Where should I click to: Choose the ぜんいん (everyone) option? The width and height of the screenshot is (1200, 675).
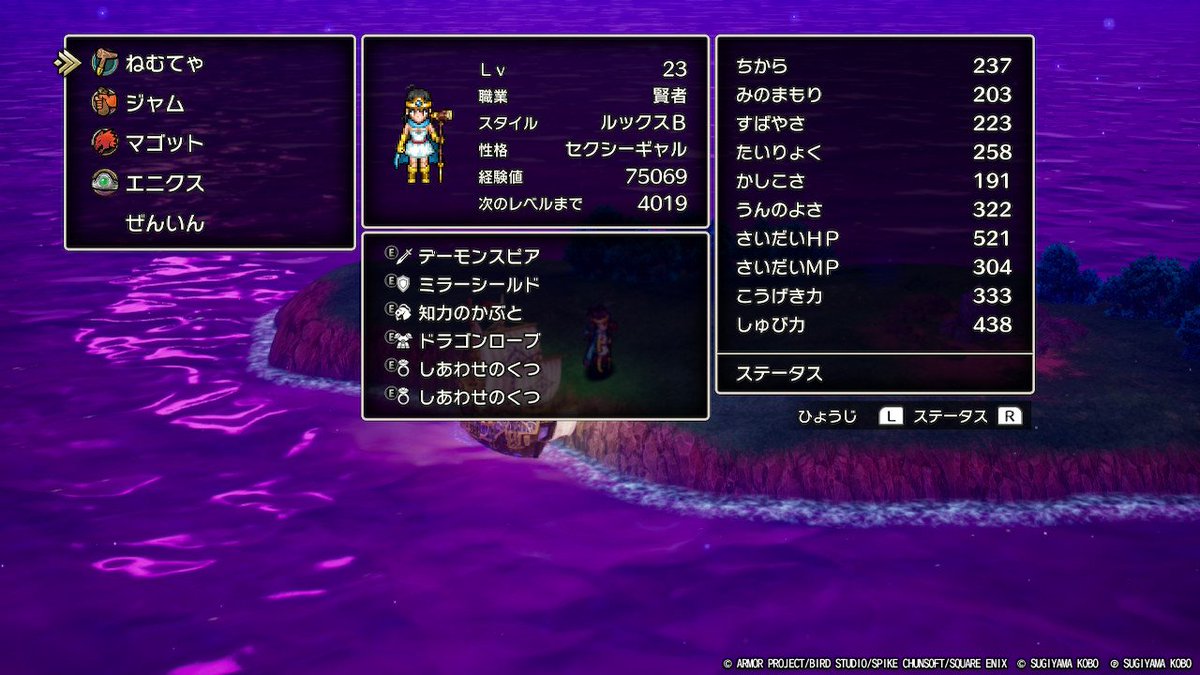coord(164,223)
